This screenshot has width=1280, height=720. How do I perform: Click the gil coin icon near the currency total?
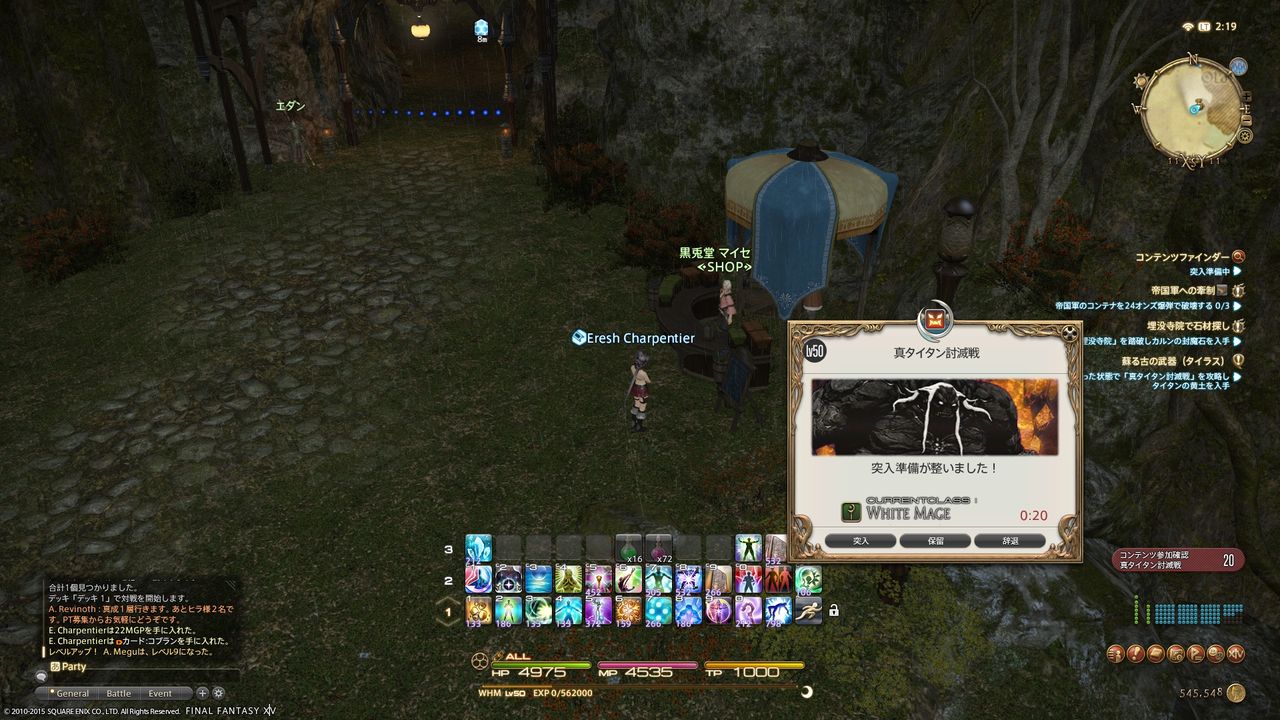tap(1236, 692)
